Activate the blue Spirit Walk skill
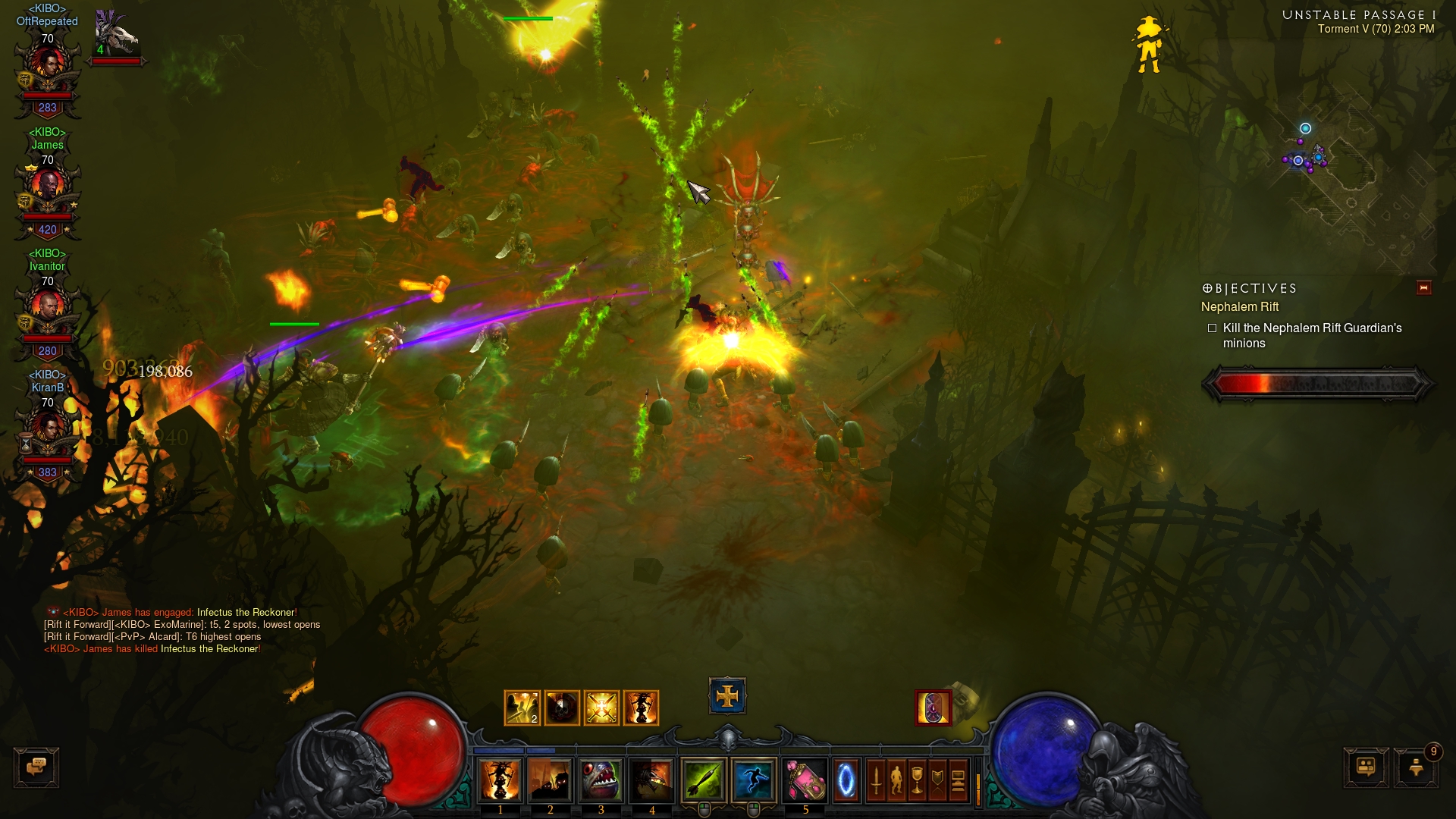The width and height of the screenshot is (1456, 819). tap(754, 780)
